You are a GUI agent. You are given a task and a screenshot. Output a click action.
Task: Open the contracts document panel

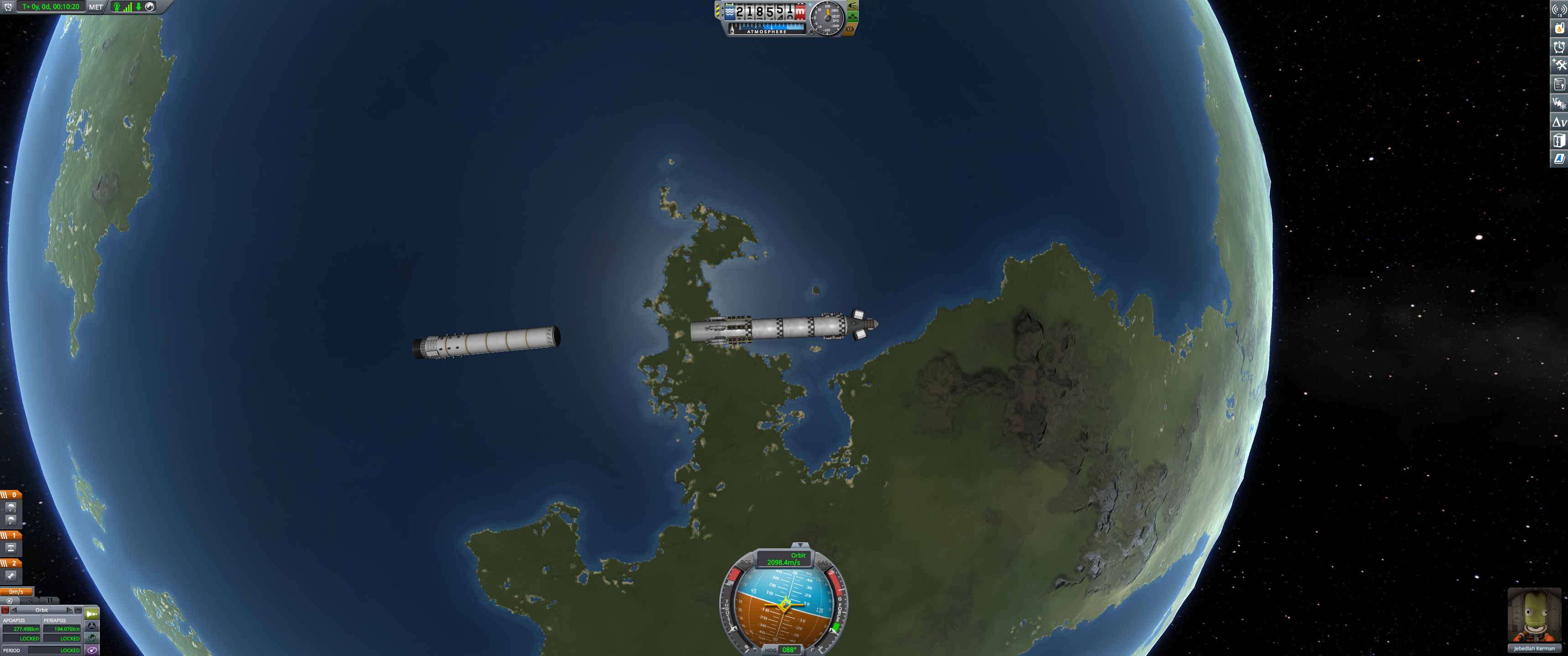click(x=1559, y=84)
